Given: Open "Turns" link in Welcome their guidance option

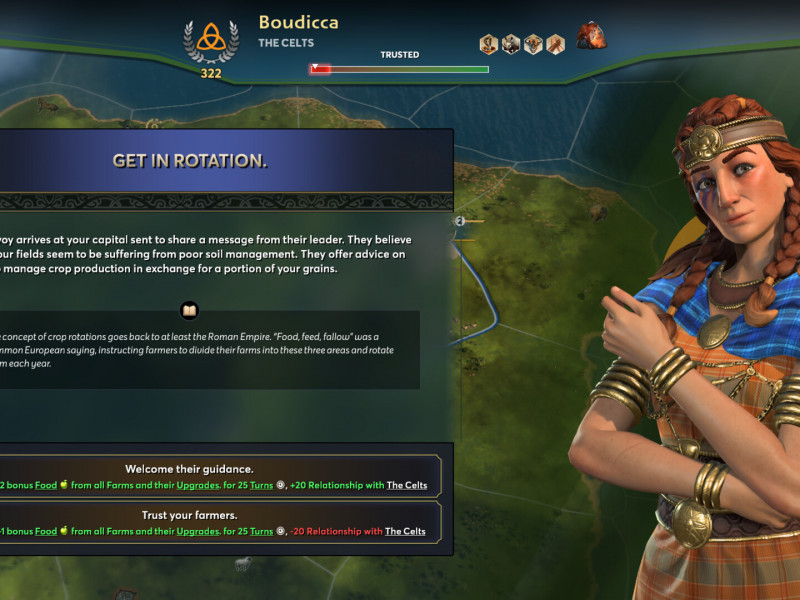Looking at the screenshot, I should click(263, 485).
